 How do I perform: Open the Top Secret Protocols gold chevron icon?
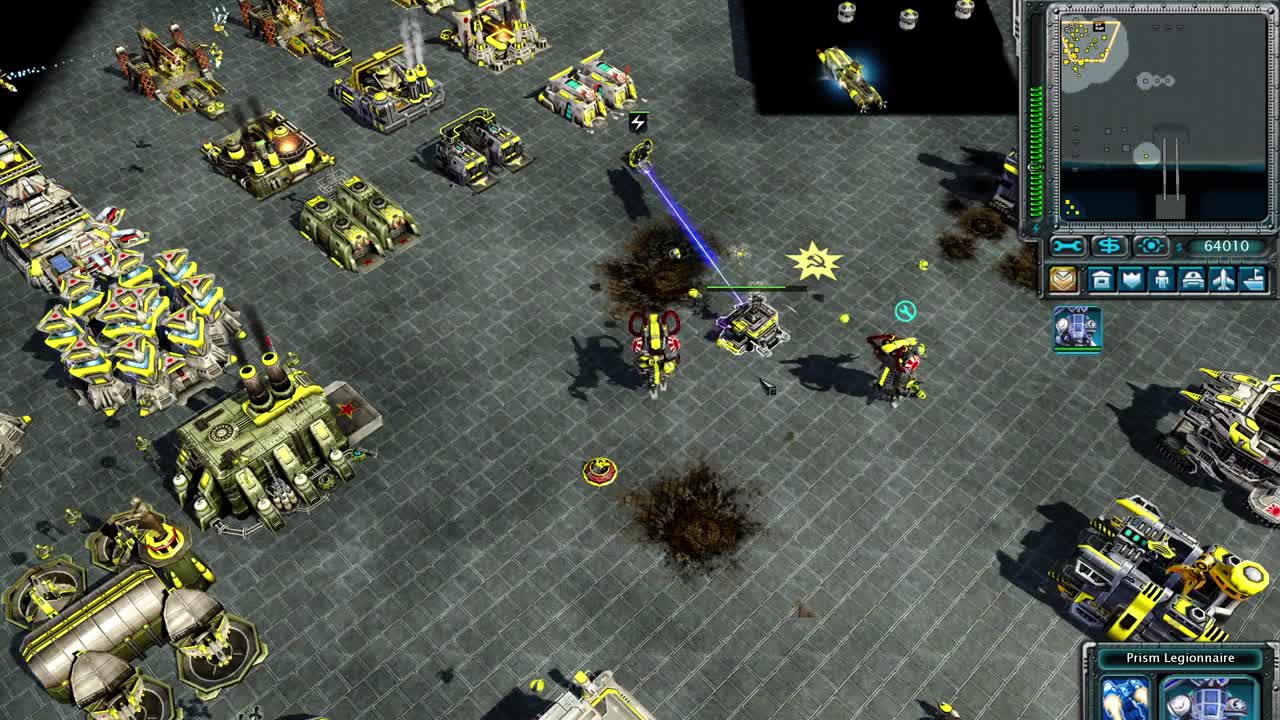point(1063,279)
